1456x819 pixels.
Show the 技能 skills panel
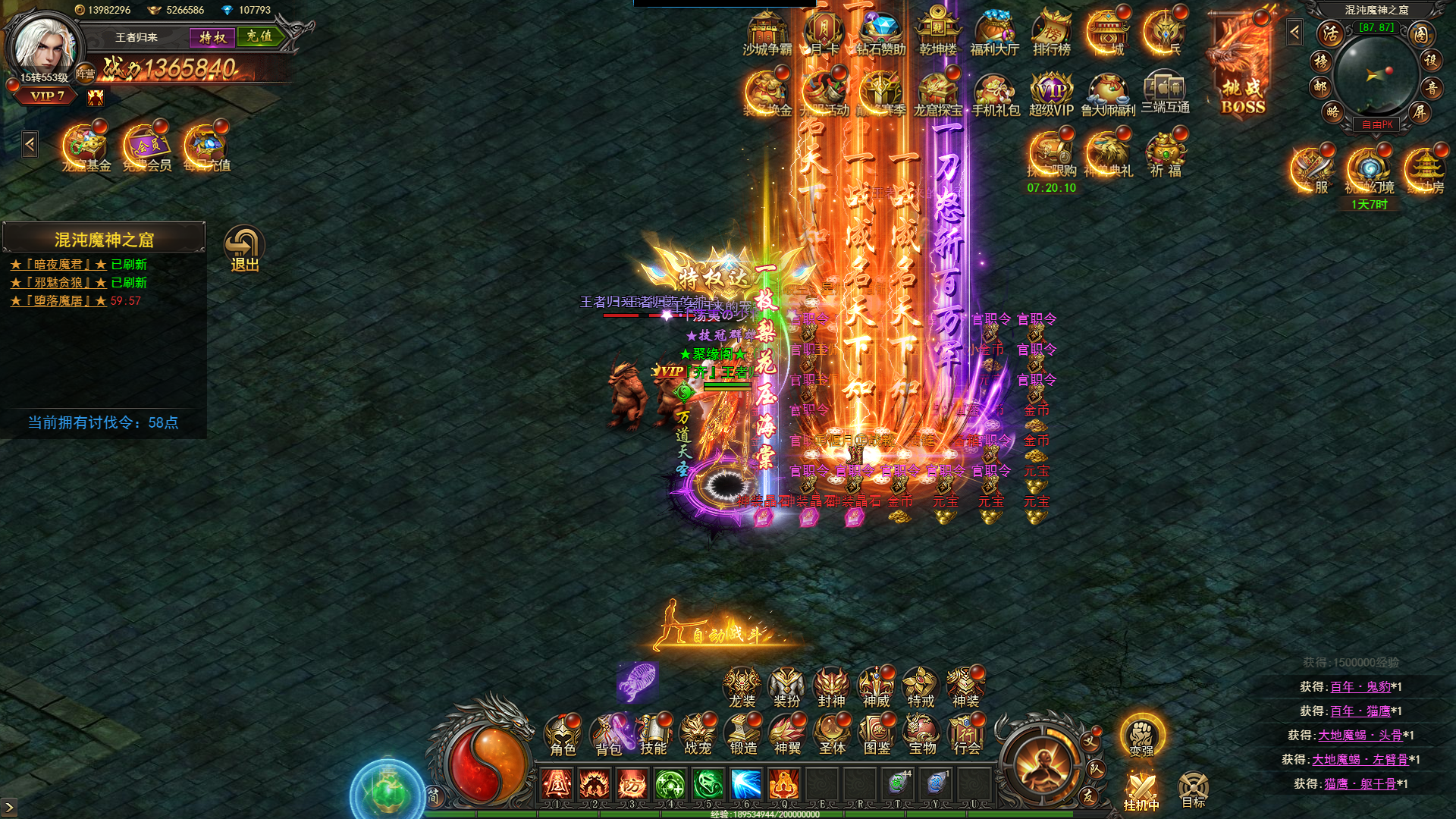click(653, 736)
